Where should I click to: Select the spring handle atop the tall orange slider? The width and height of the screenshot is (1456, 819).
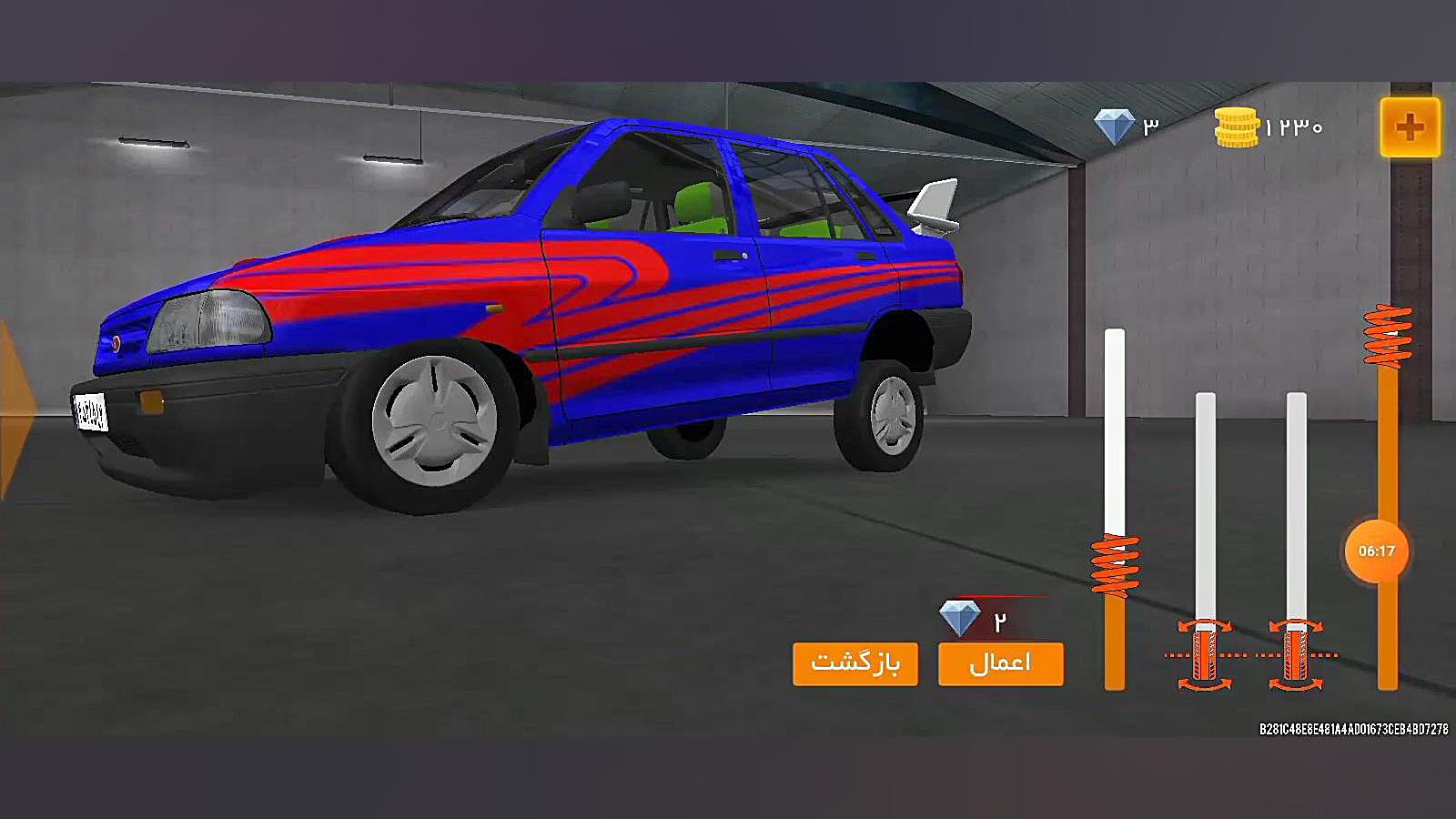tap(1388, 336)
